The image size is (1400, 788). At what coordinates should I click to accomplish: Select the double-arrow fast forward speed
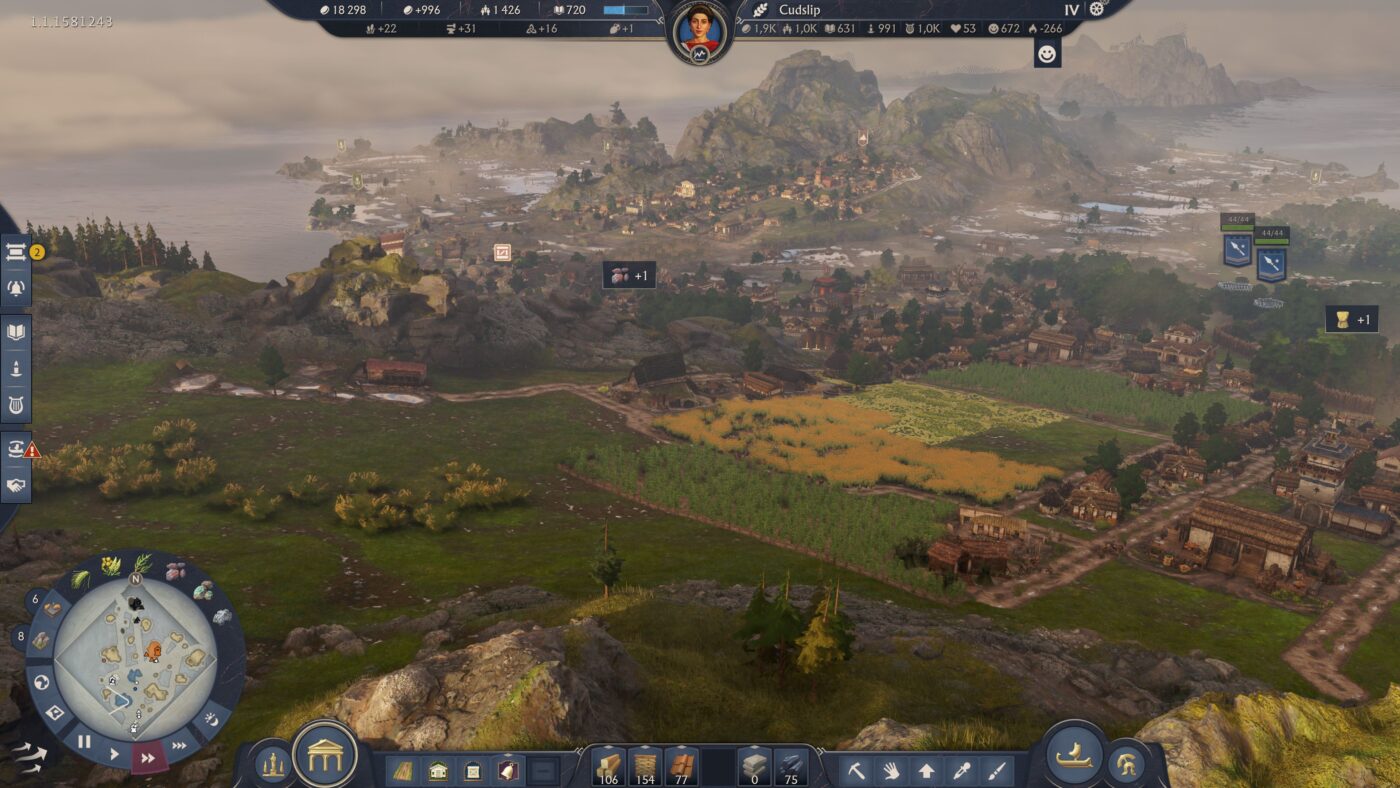click(x=148, y=758)
